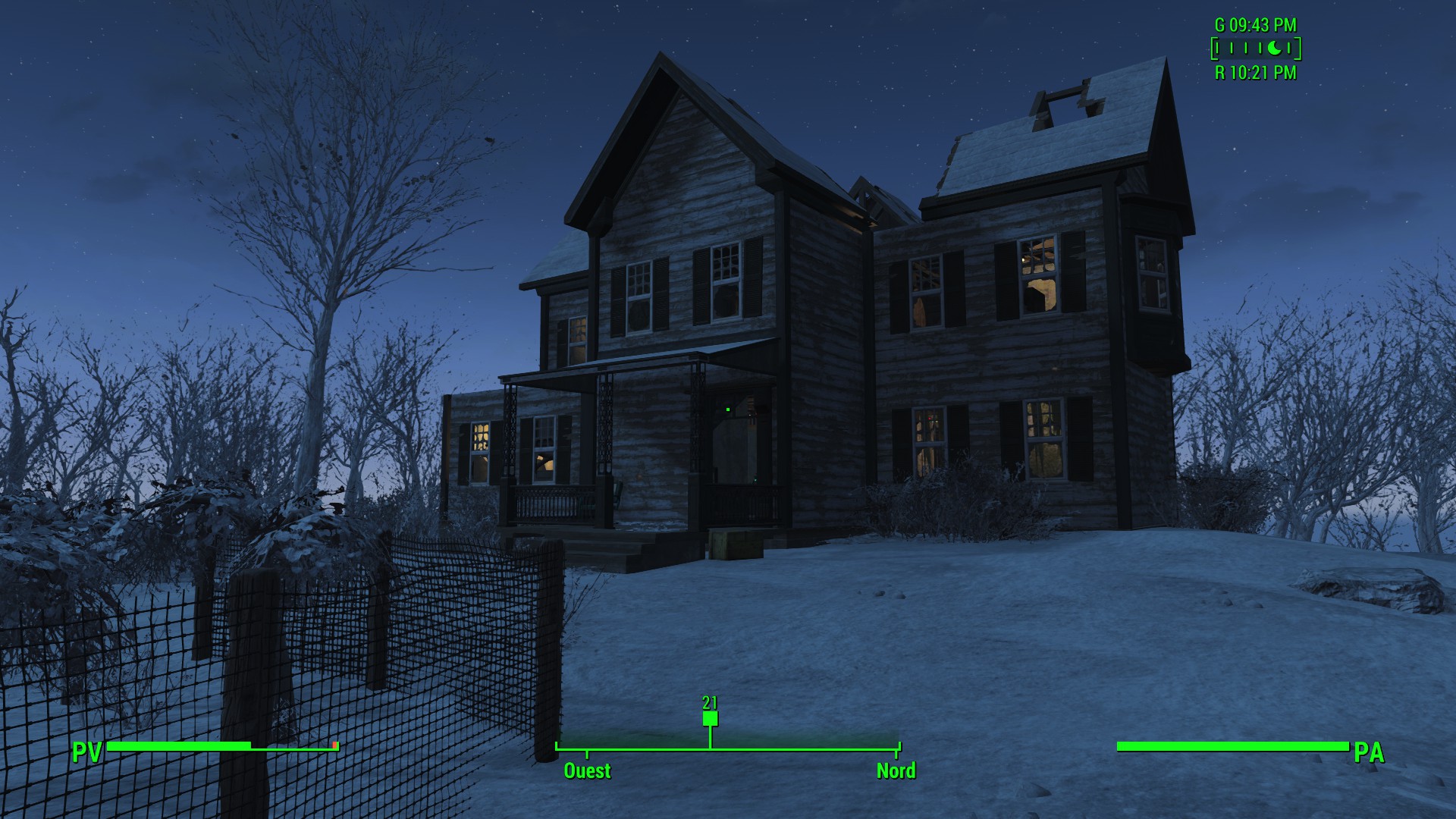Select the Ouest direction label on the compass
The width and height of the screenshot is (1456, 819).
[x=587, y=770]
